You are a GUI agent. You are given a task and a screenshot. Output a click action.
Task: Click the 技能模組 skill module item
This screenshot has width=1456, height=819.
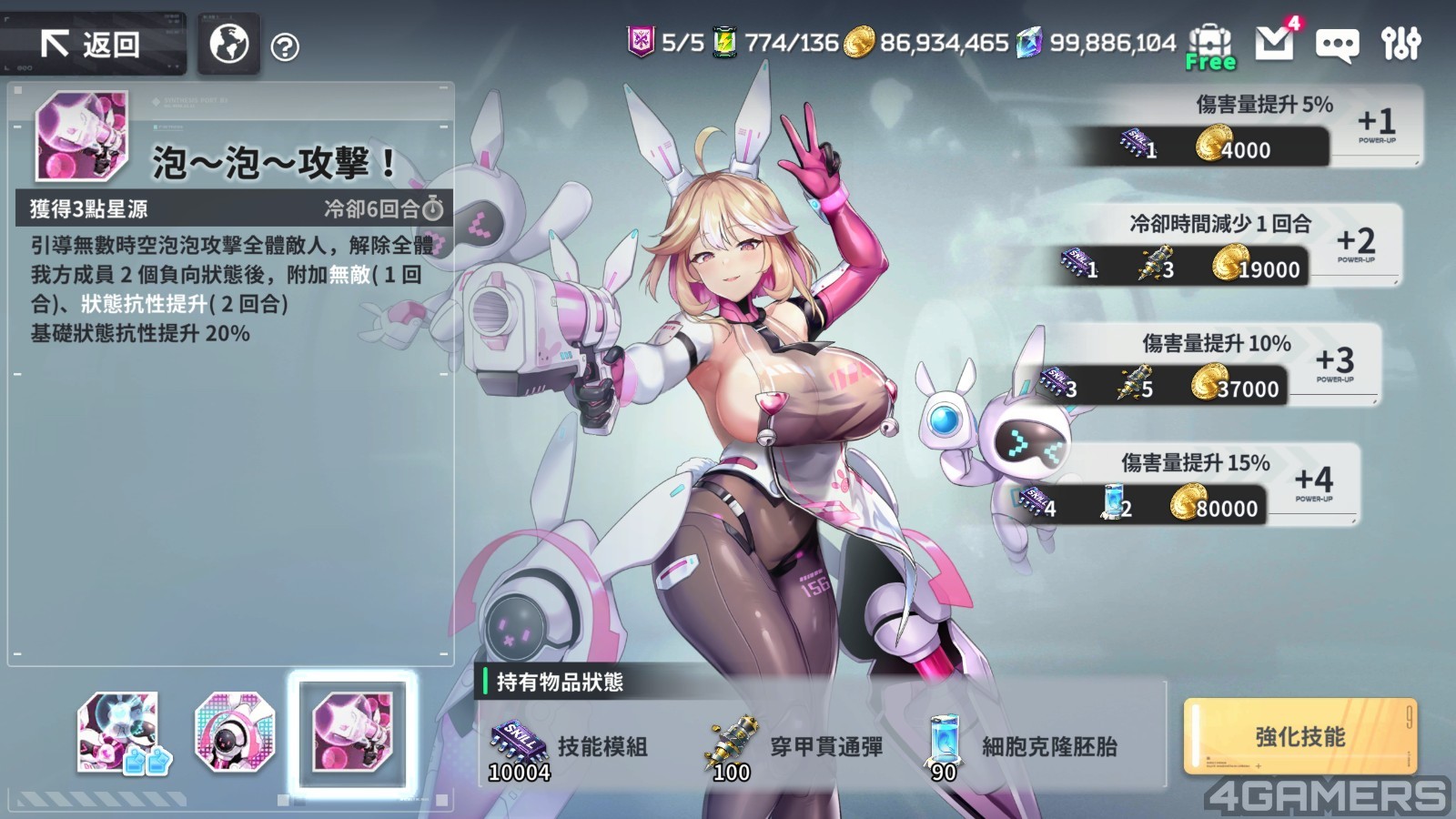coord(569,748)
